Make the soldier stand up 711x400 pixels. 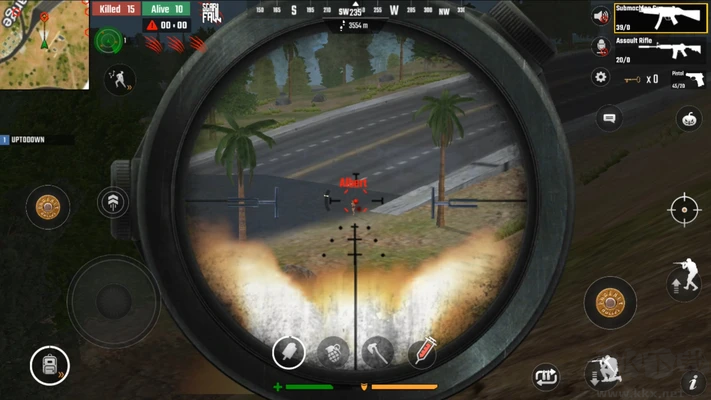click(684, 276)
